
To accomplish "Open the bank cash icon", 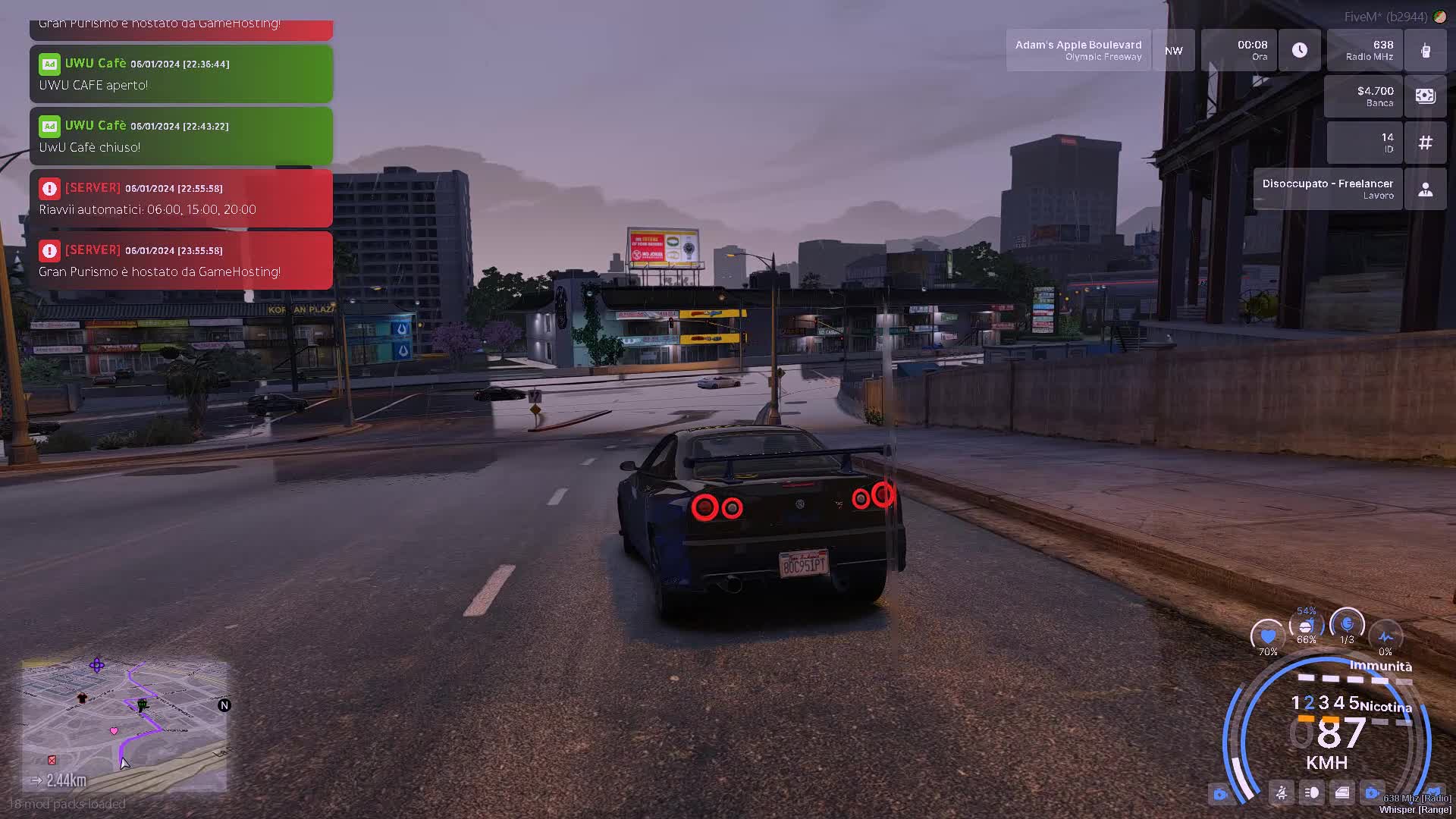I will pyautogui.click(x=1425, y=96).
